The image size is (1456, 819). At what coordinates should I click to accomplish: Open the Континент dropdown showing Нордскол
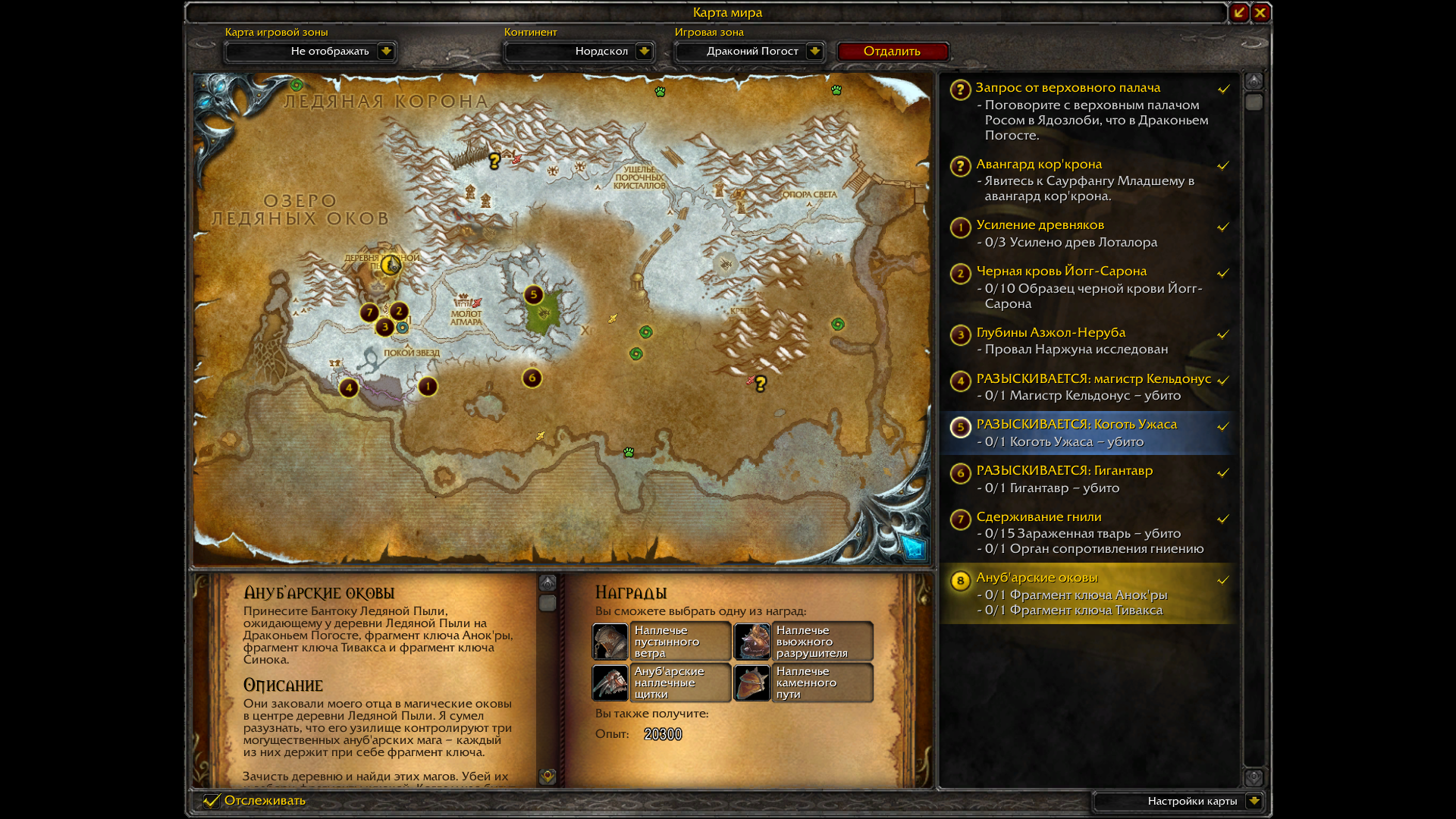tap(644, 52)
